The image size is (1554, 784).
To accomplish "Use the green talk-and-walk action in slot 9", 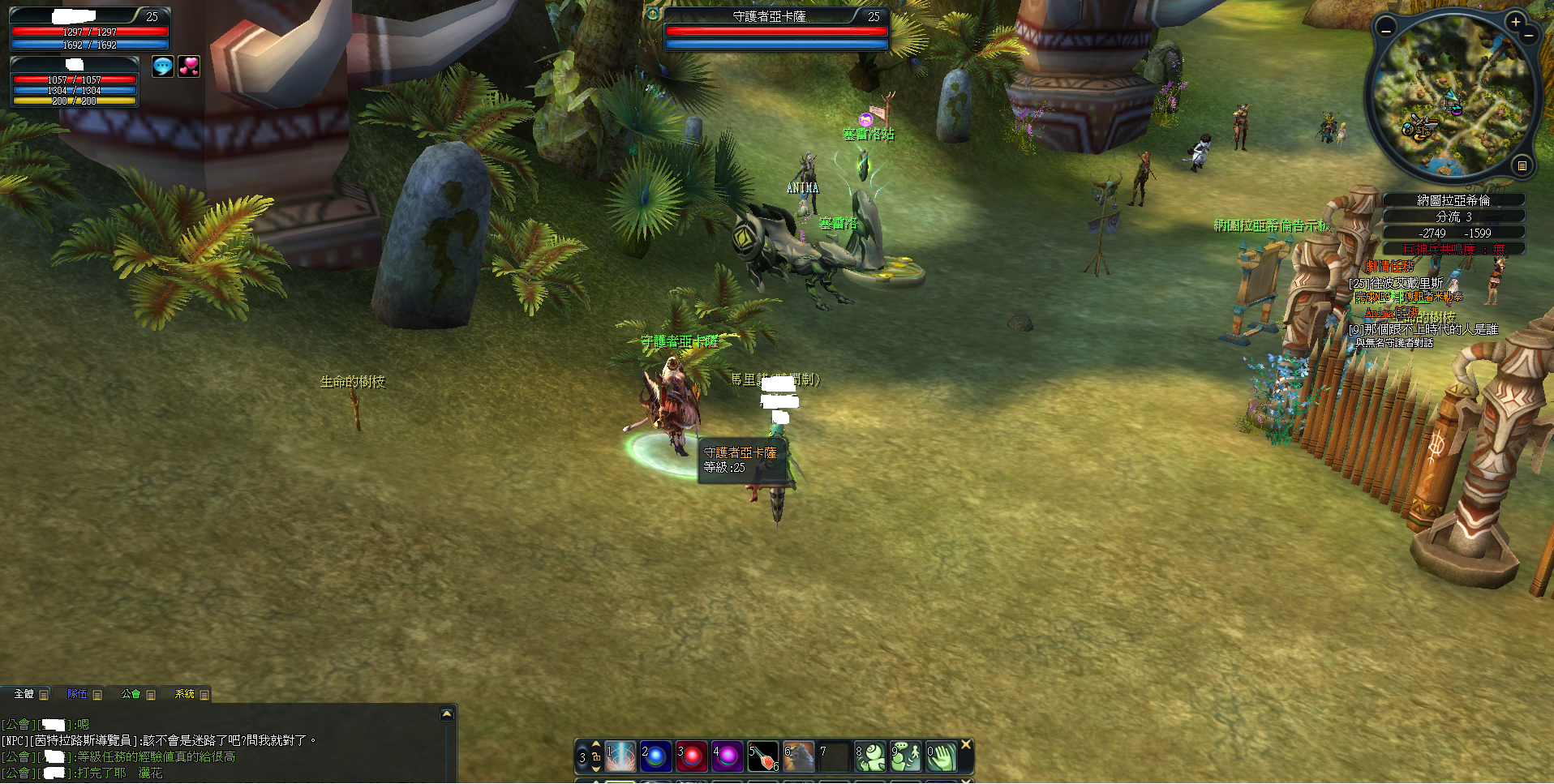I will (906, 756).
